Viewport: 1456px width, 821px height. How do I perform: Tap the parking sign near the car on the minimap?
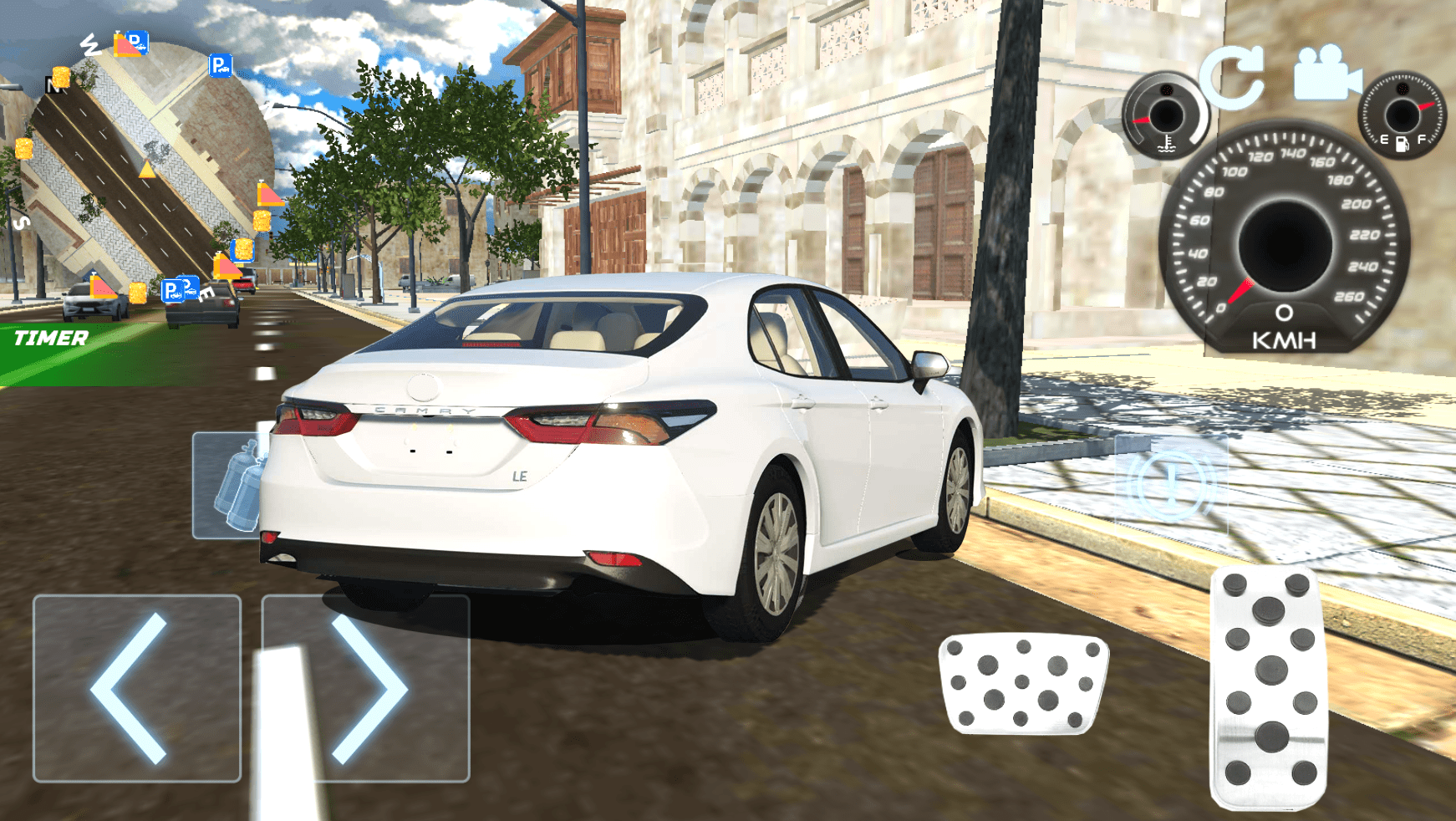pyautogui.click(x=171, y=288)
